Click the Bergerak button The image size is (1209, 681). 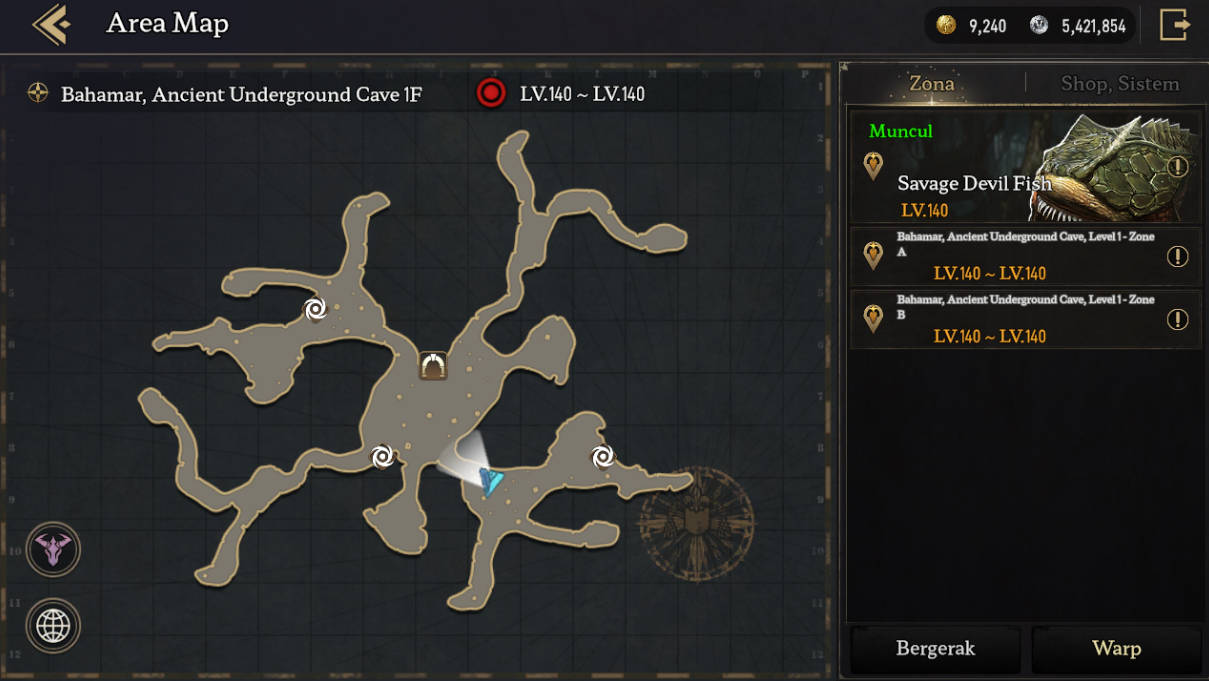pos(935,649)
